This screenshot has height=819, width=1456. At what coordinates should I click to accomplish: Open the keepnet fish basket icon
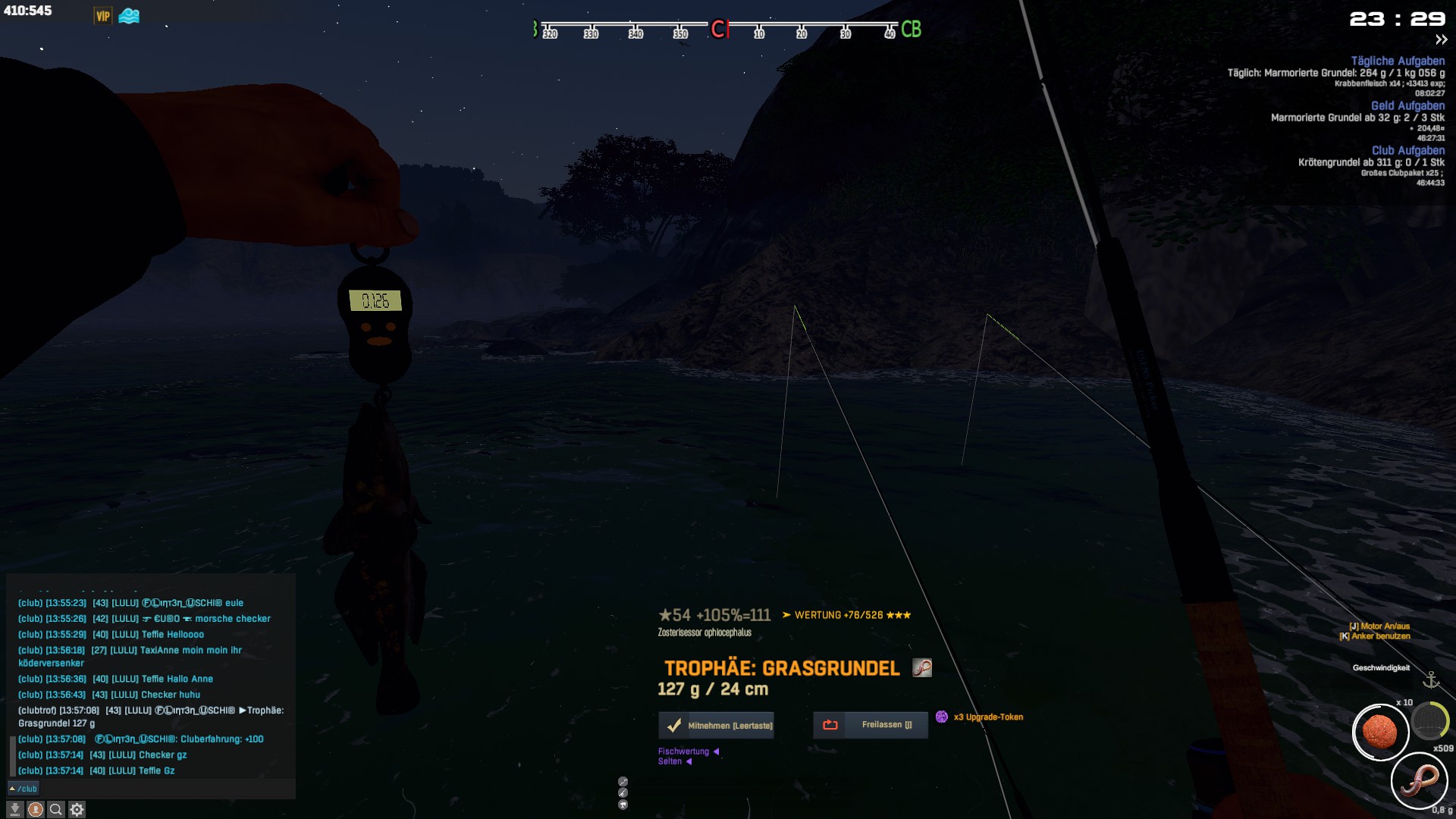[x=1430, y=720]
